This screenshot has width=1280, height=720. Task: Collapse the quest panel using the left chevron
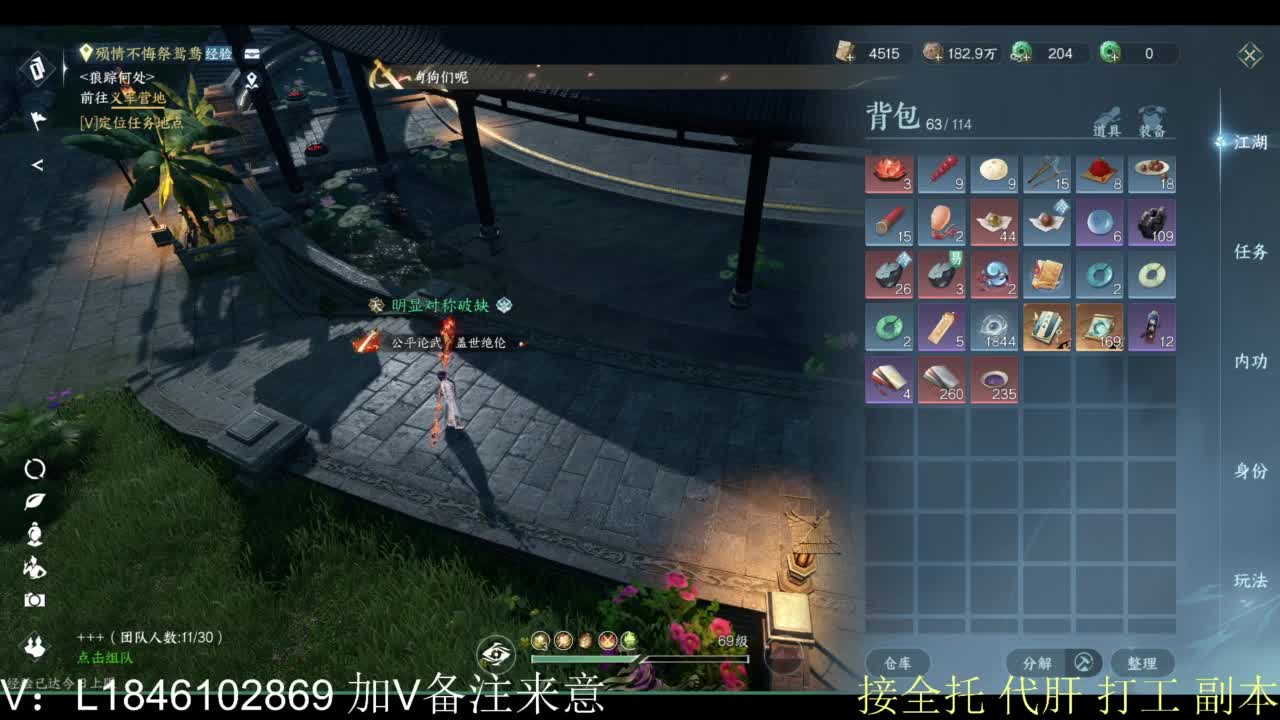click(x=37, y=166)
